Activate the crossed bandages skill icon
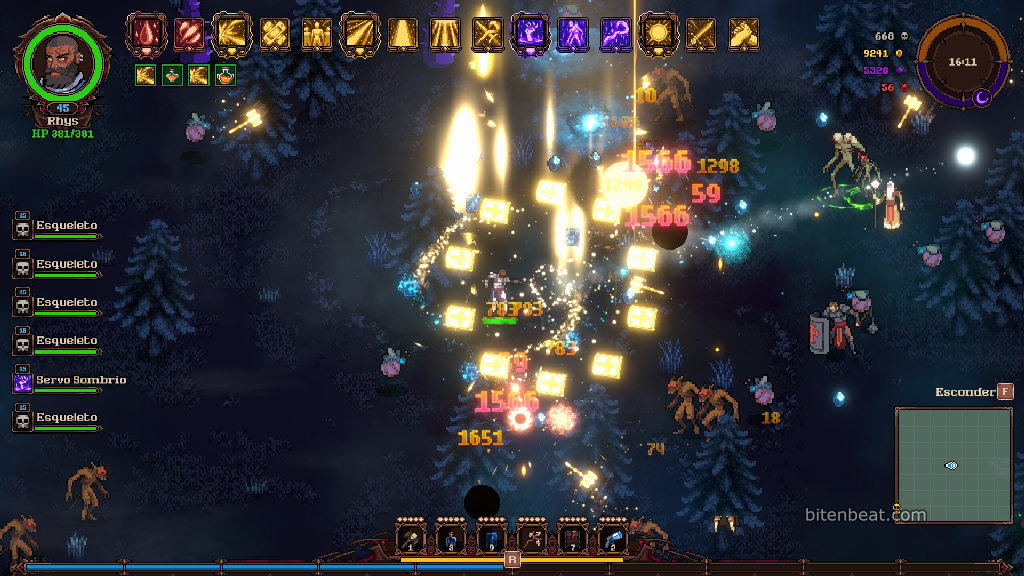The height and width of the screenshot is (576, 1024). click(x=274, y=34)
